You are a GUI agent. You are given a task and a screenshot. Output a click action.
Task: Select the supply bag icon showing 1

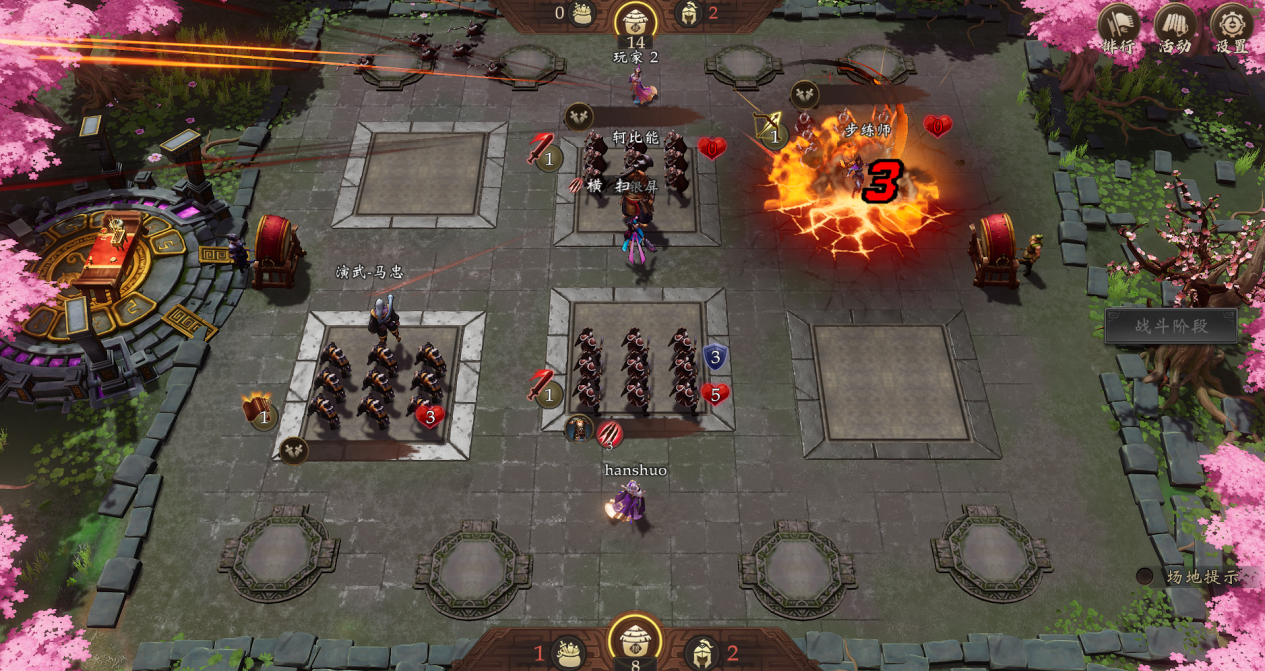coord(569,653)
